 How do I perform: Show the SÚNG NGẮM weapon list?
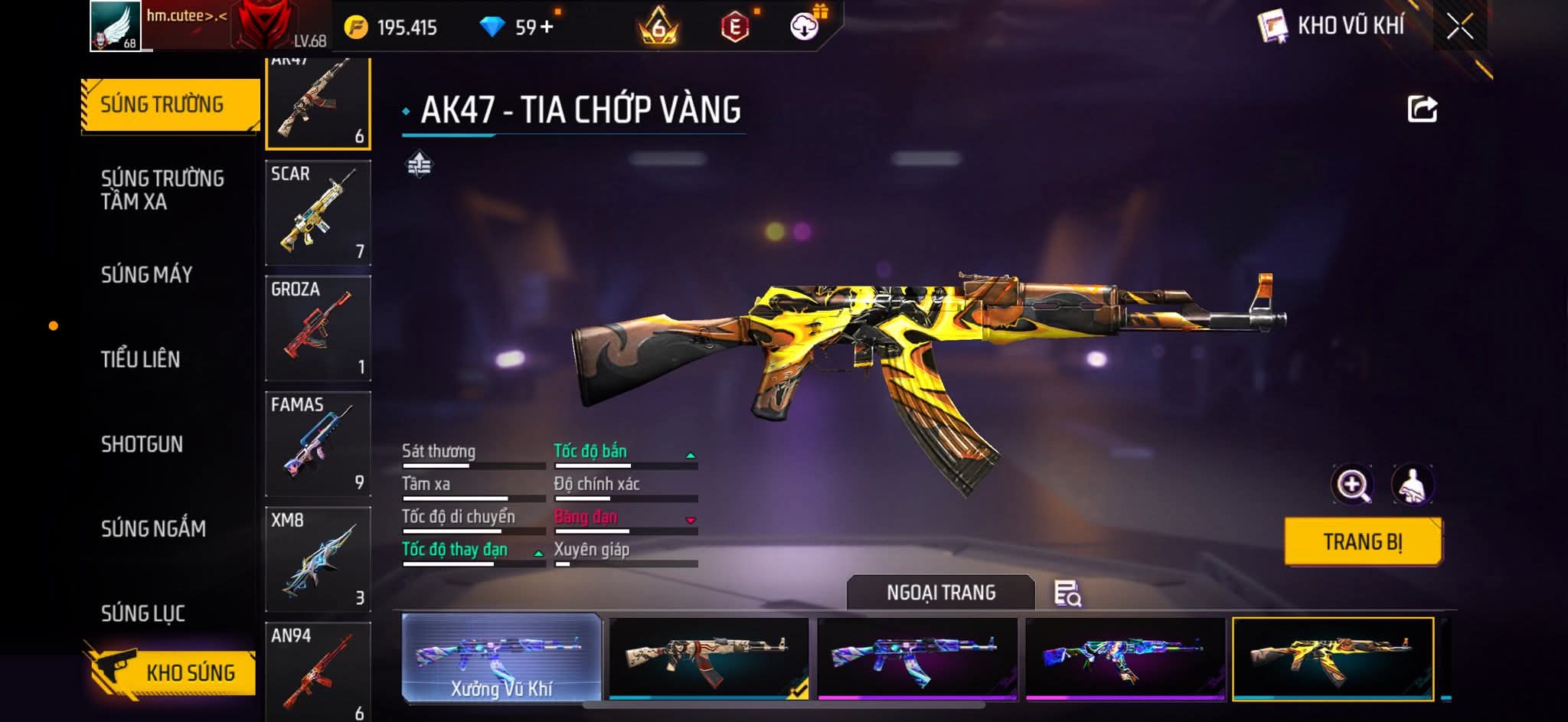click(153, 528)
